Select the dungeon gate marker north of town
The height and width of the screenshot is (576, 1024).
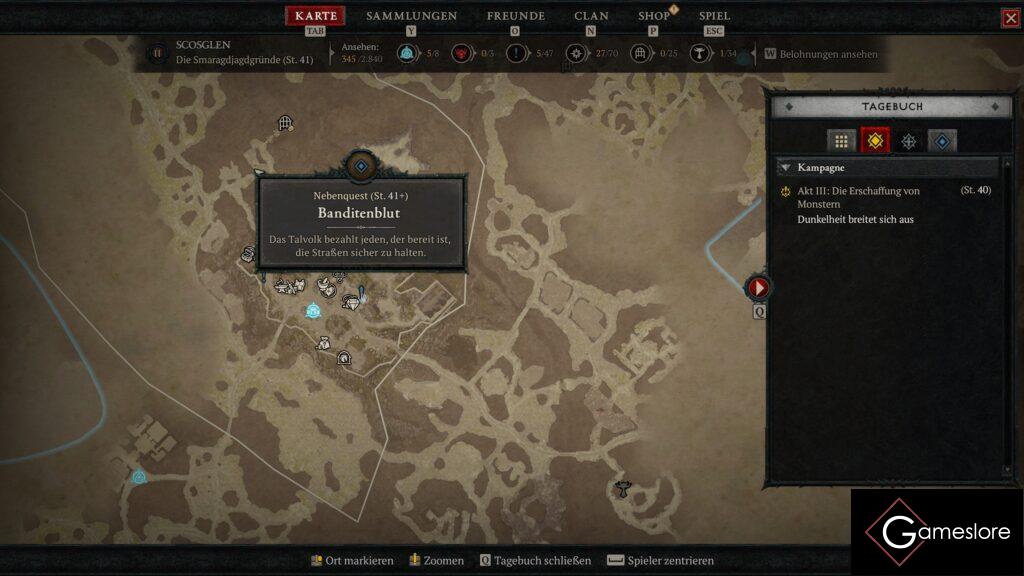(x=285, y=123)
